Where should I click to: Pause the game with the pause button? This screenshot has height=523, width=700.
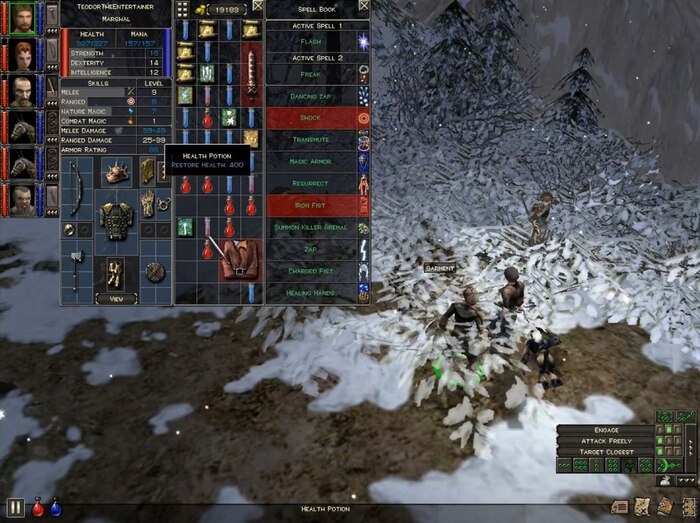click(x=15, y=508)
